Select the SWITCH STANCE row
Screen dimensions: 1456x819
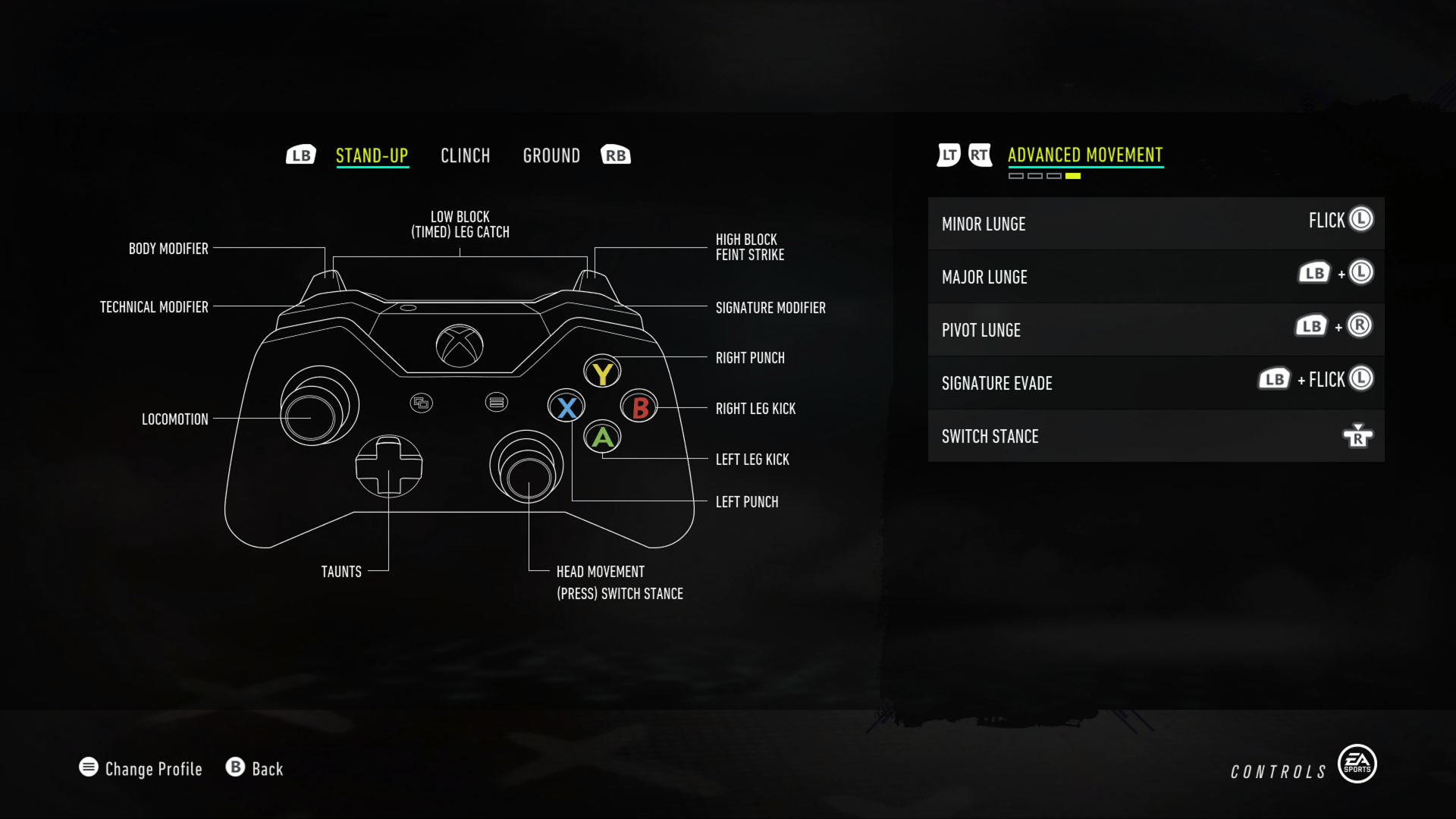click(x=1156, y=436)
